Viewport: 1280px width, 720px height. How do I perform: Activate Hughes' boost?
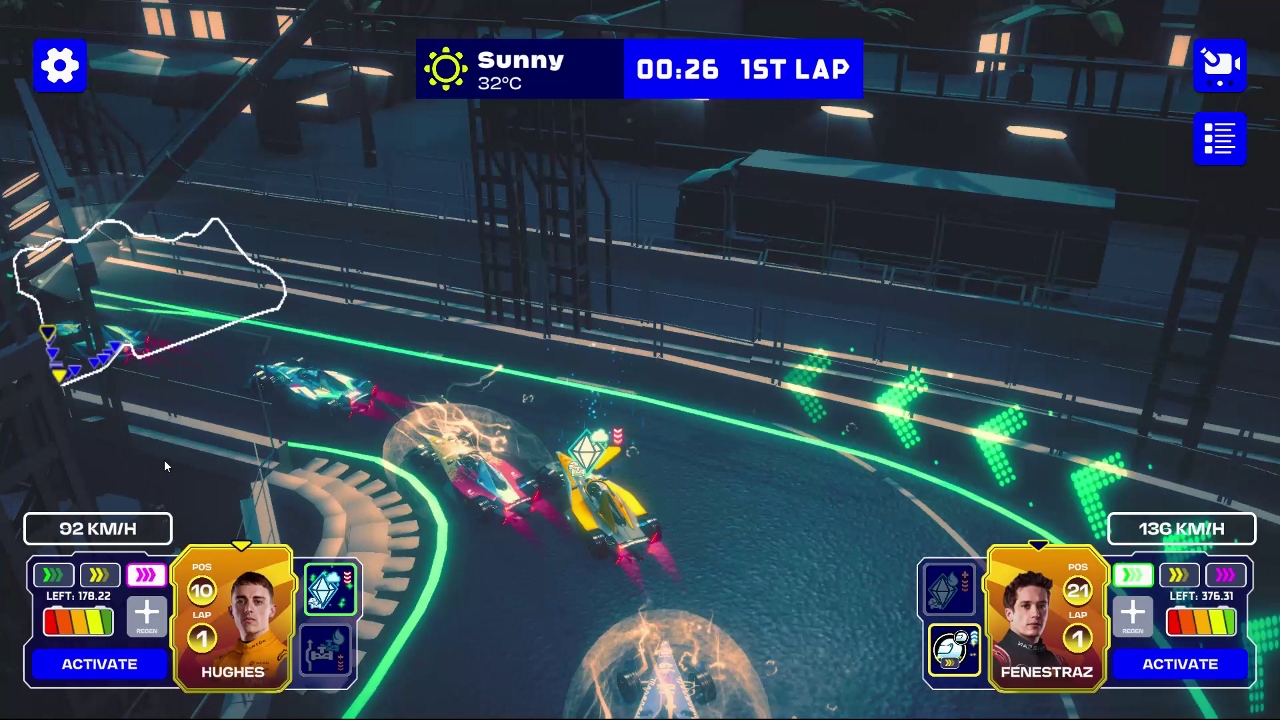(99, 664)
